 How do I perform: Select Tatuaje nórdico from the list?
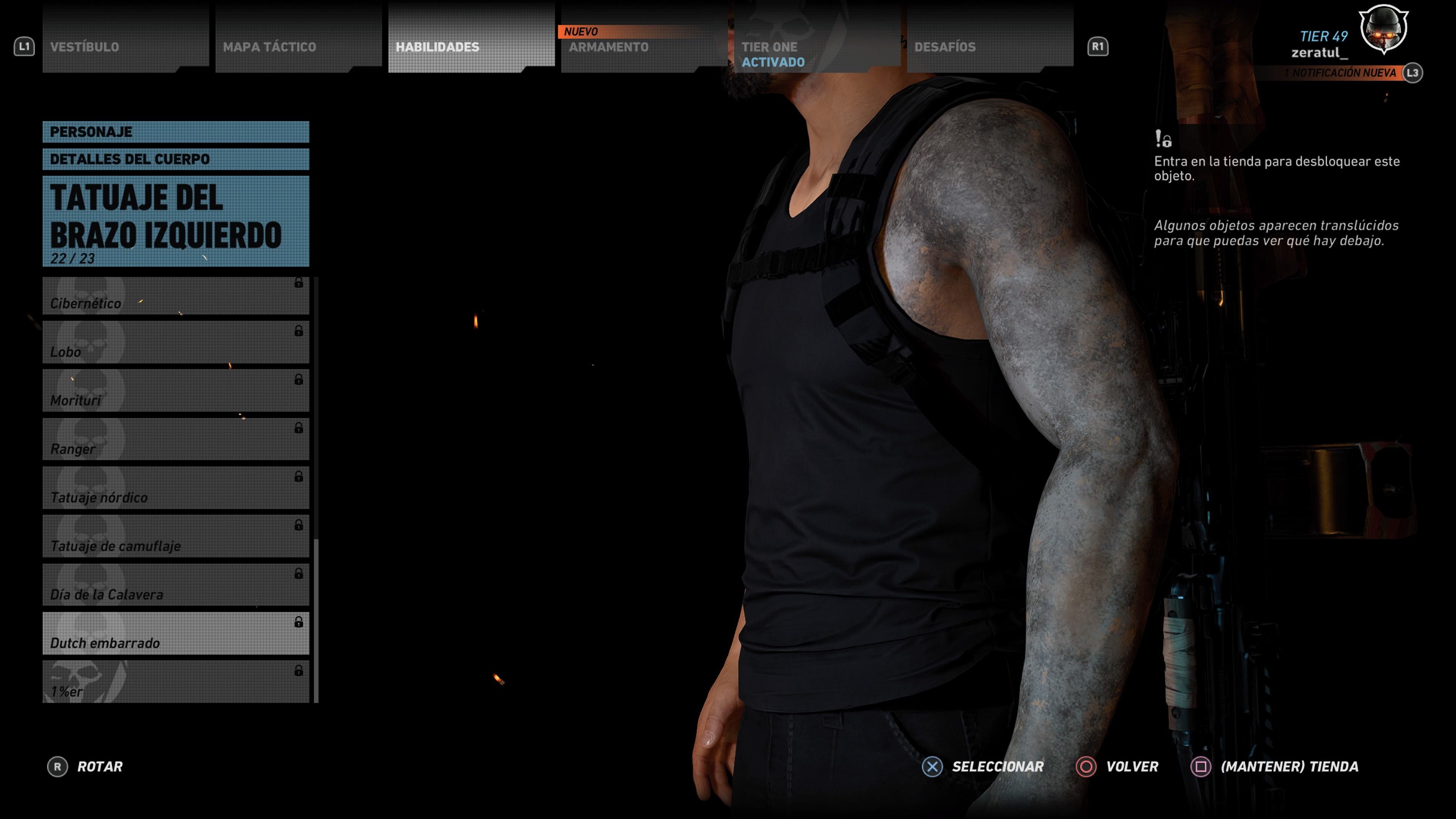176,488
